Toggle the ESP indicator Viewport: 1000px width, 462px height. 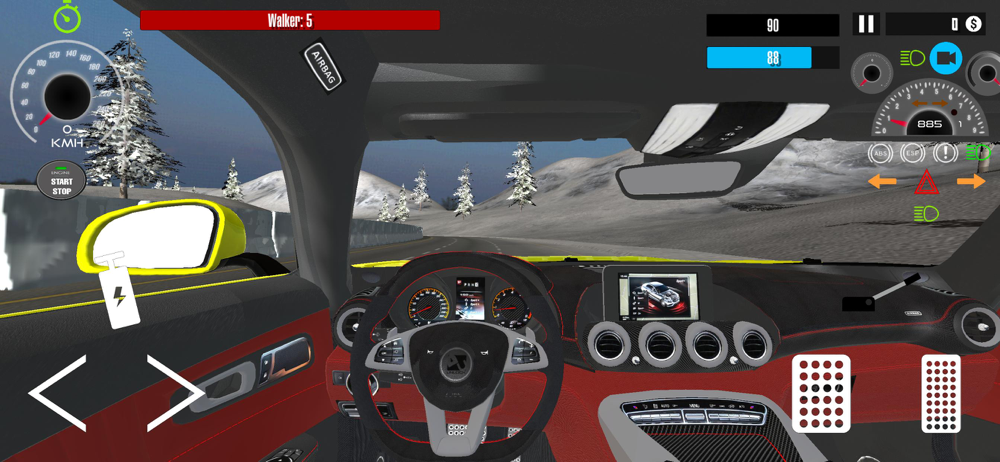tap(912, 153)
